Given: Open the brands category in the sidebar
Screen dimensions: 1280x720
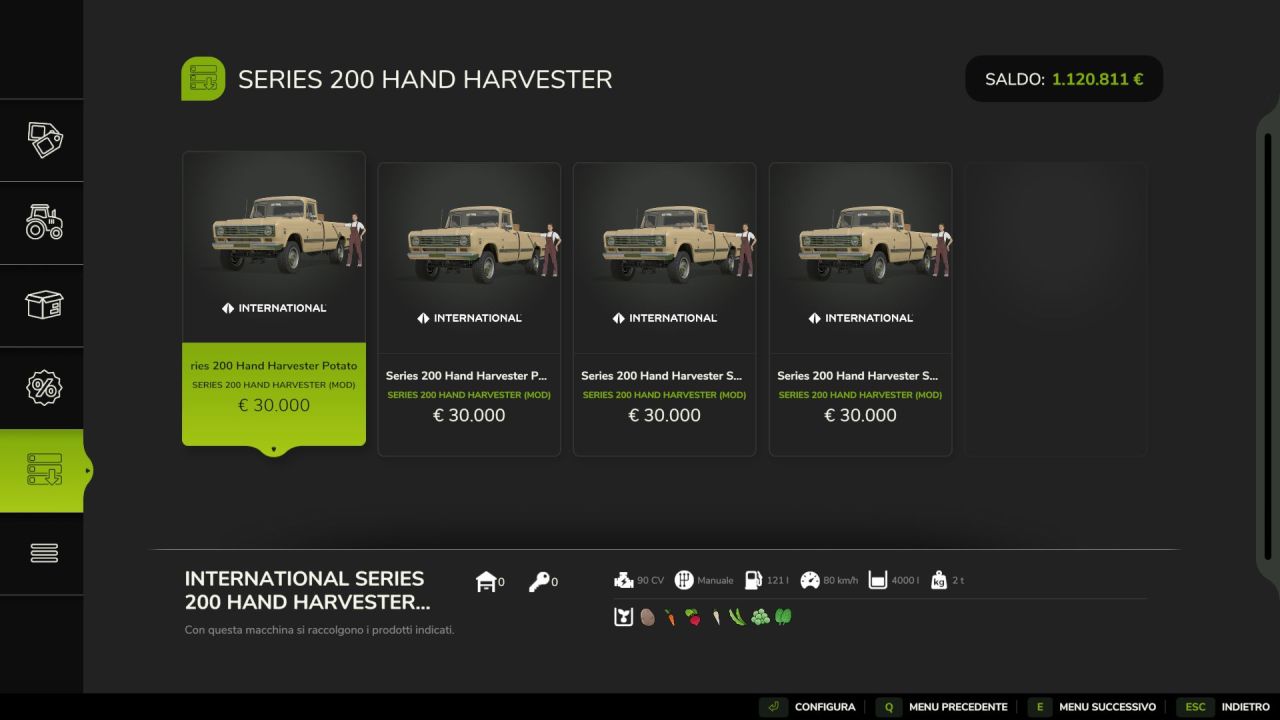Looking at the screenshot, I should (x=42, y=140).
